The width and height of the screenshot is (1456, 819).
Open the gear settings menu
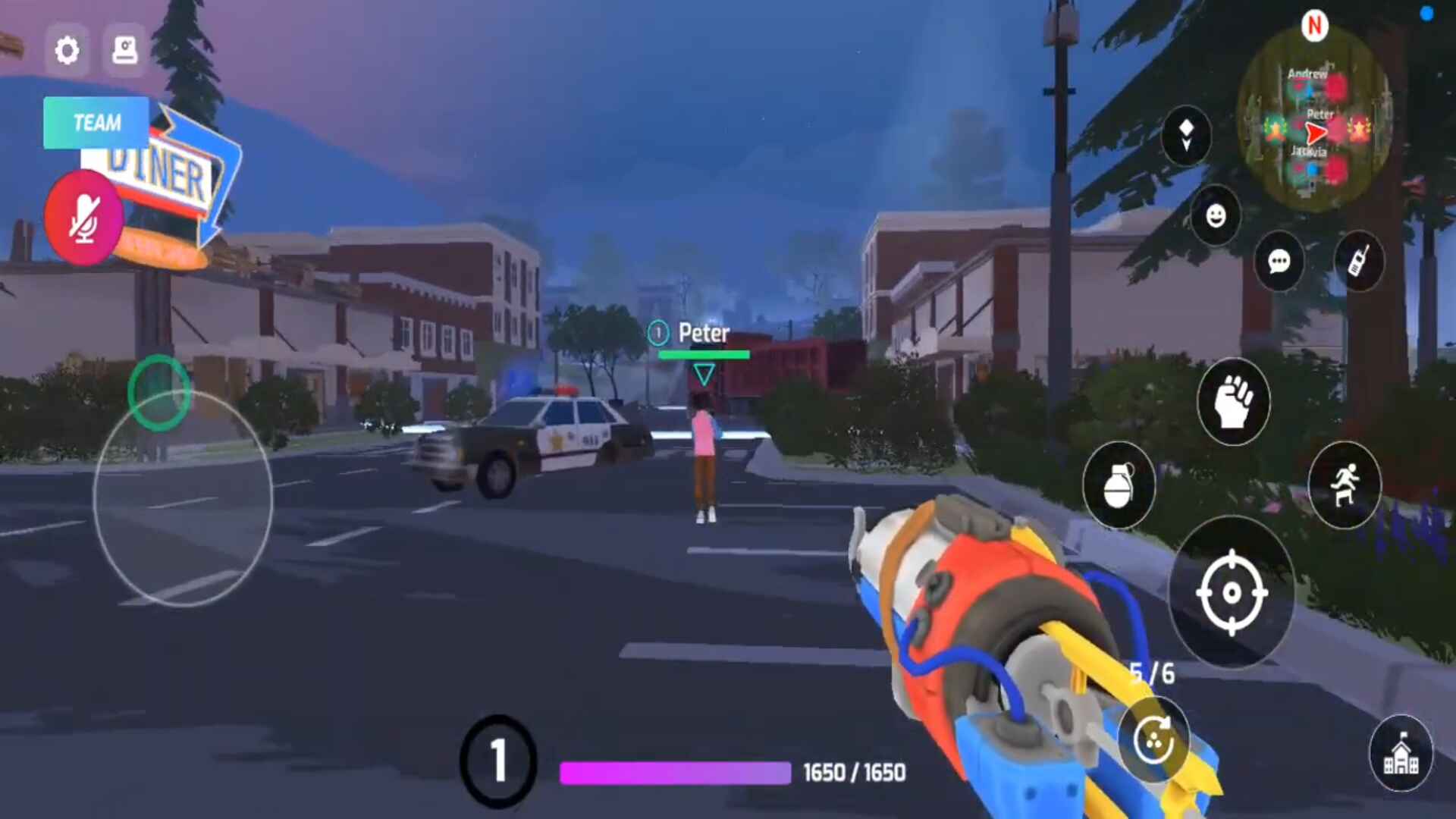pos(67,50)
